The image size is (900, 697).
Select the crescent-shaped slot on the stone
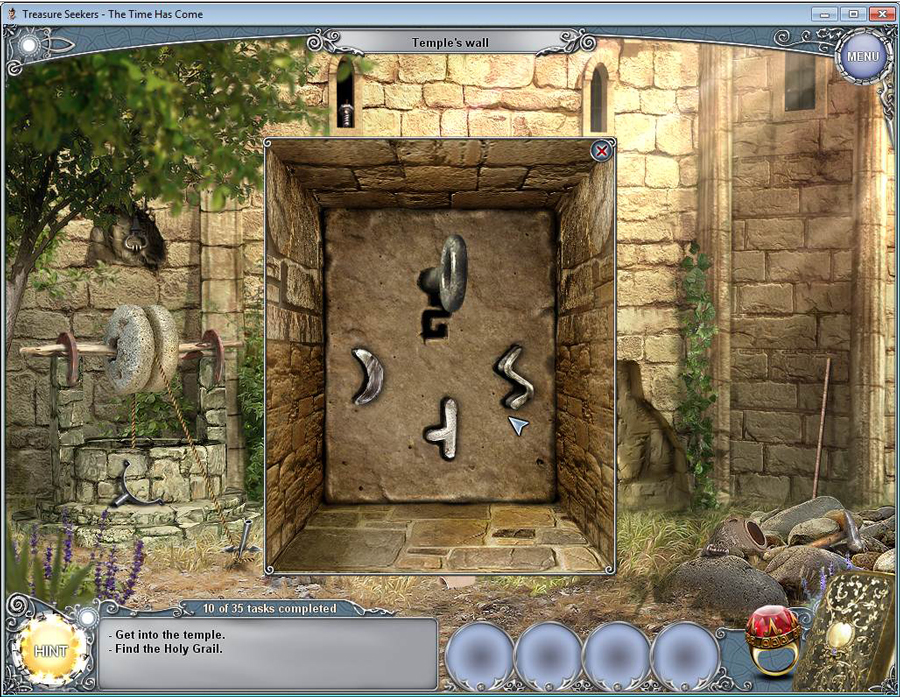click(368, 375)
